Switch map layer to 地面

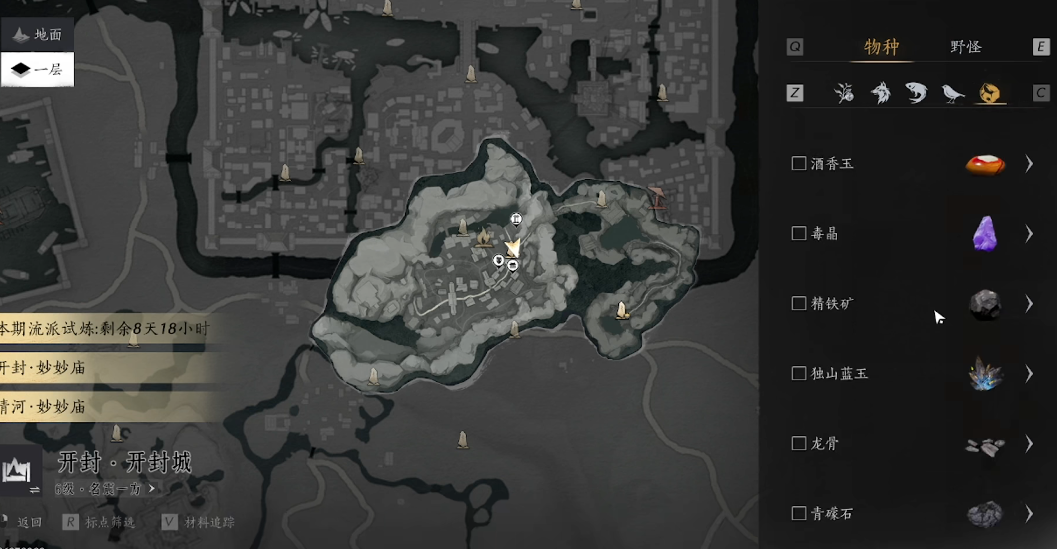coord(37,34)
